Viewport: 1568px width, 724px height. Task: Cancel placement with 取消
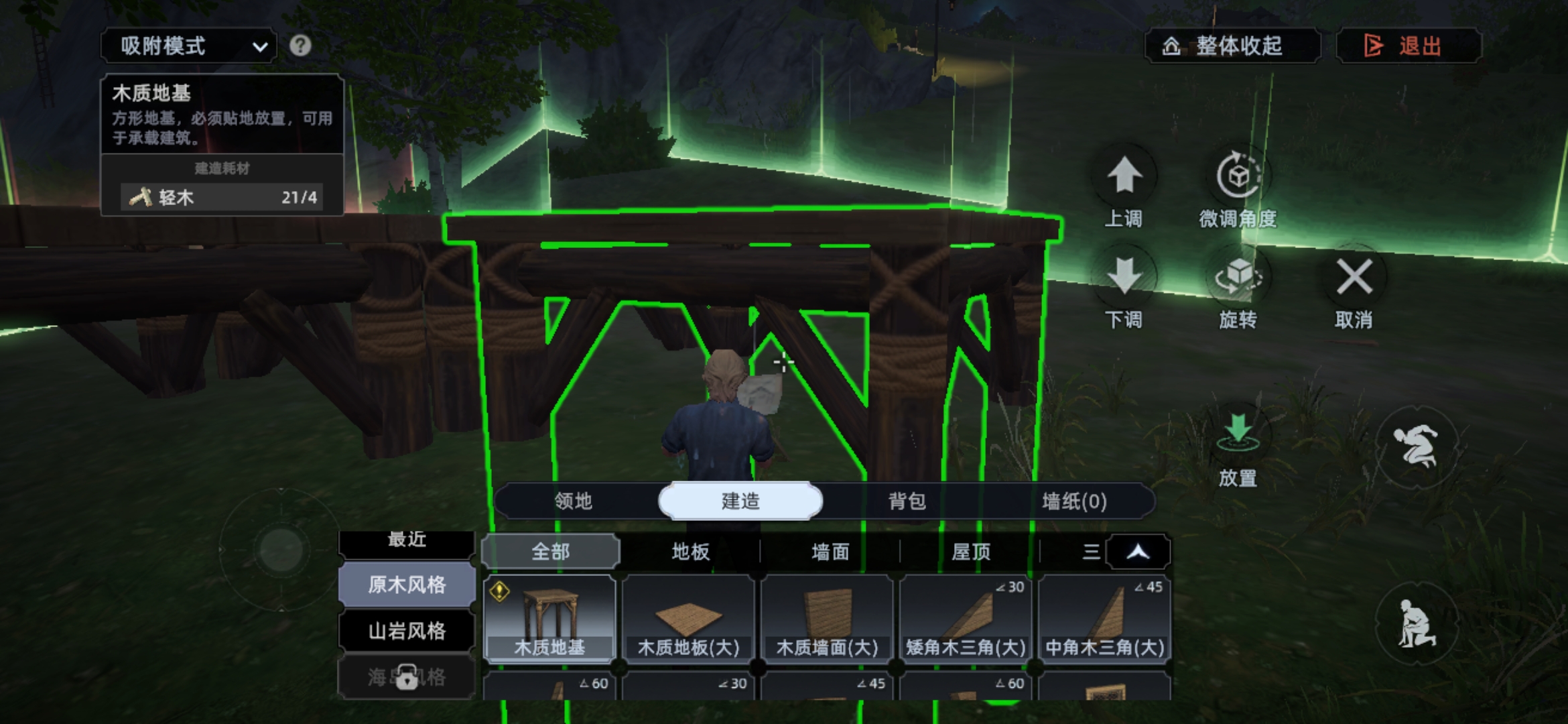1354,278
